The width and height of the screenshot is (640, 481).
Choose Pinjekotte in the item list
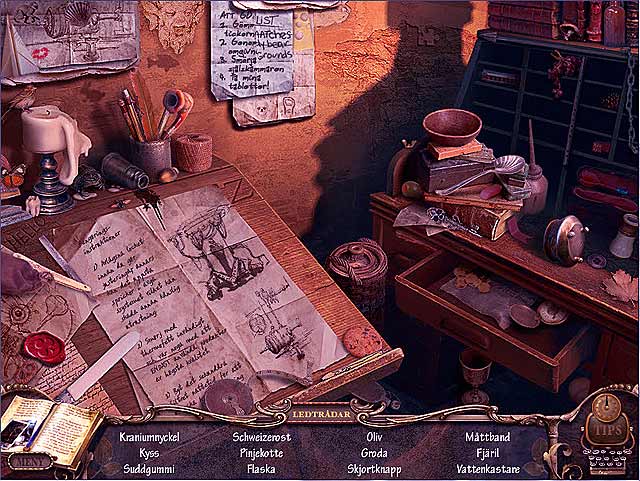tap(262, 453)
